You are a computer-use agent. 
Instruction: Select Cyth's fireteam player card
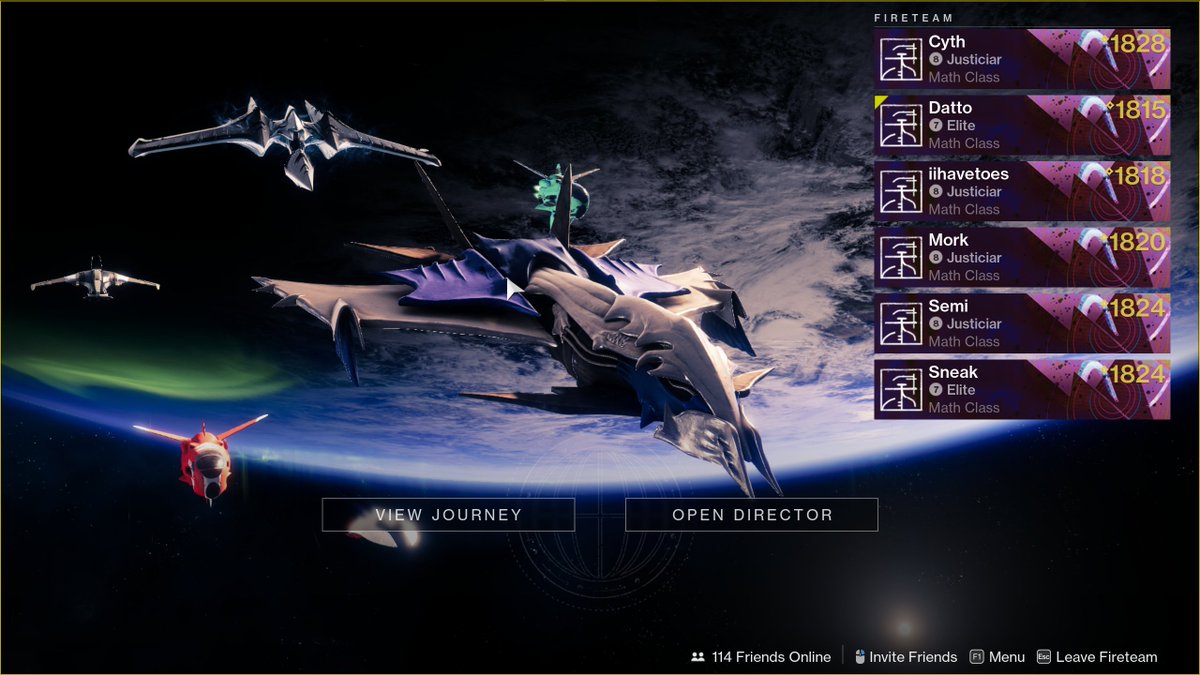(x=1021, y=59)
